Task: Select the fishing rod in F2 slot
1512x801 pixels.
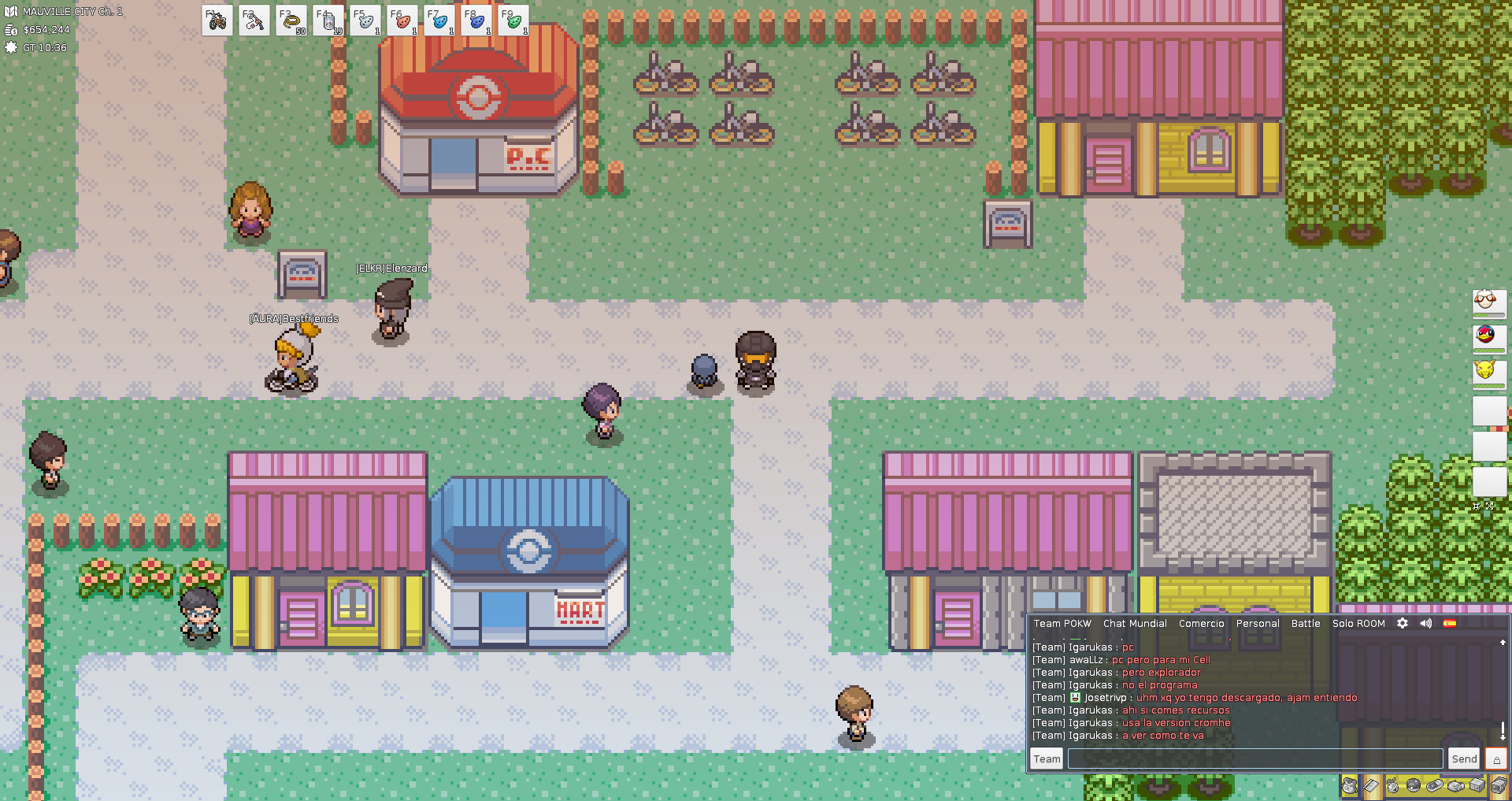Action: pos(254,21)
